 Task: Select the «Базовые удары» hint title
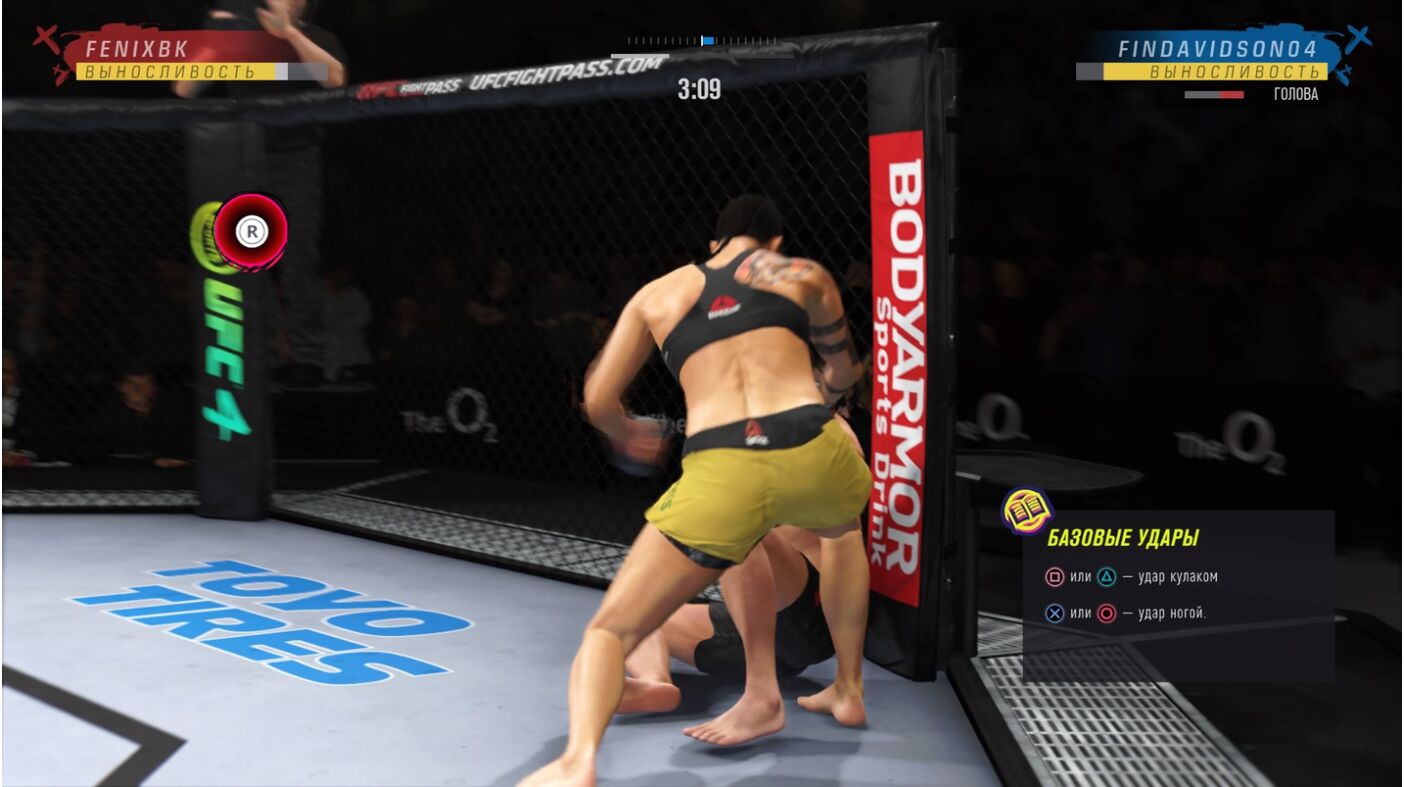(1122, 538)
